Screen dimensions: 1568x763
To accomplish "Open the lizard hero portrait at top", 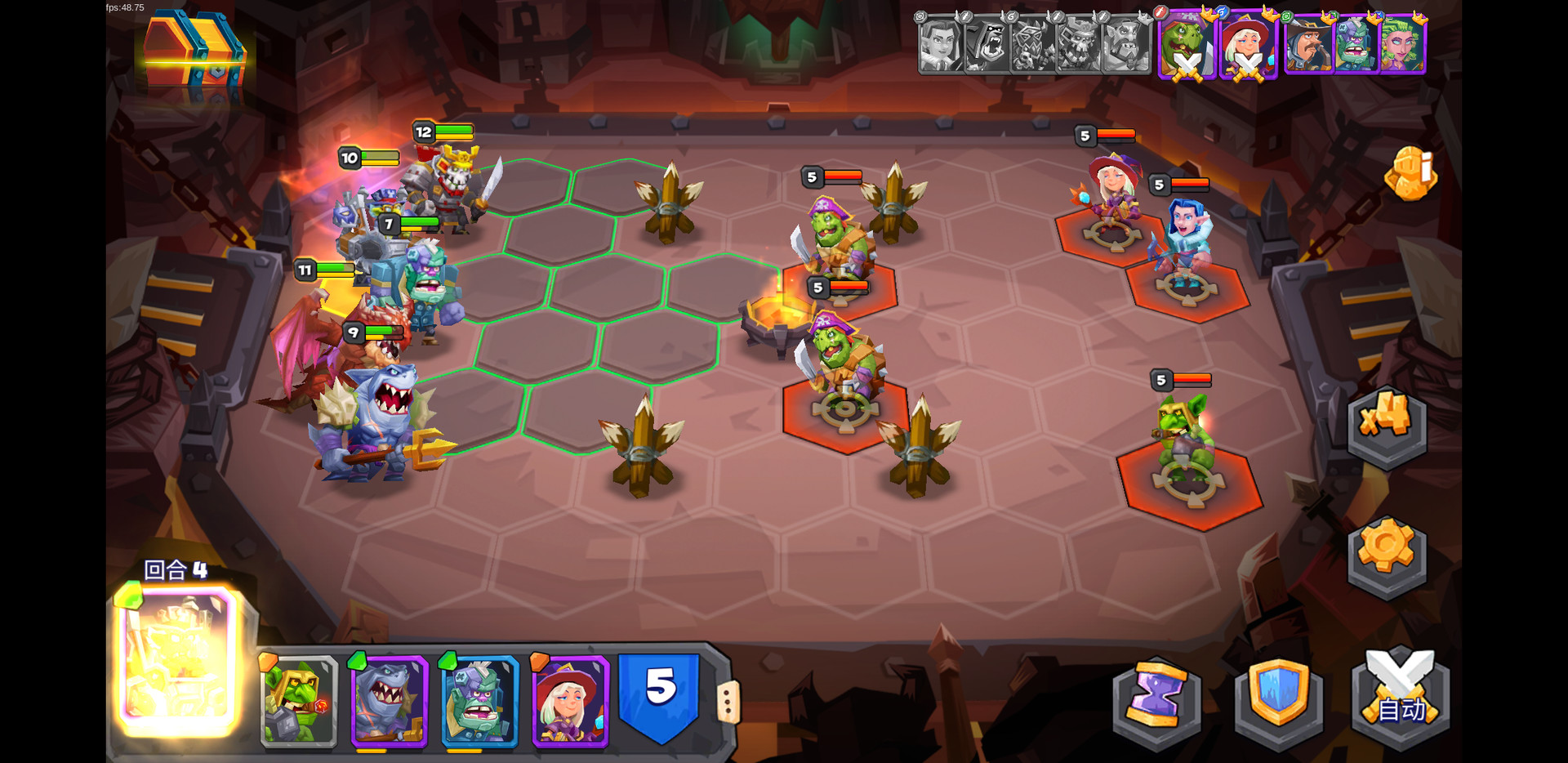I will click(x=1186, y=47).
